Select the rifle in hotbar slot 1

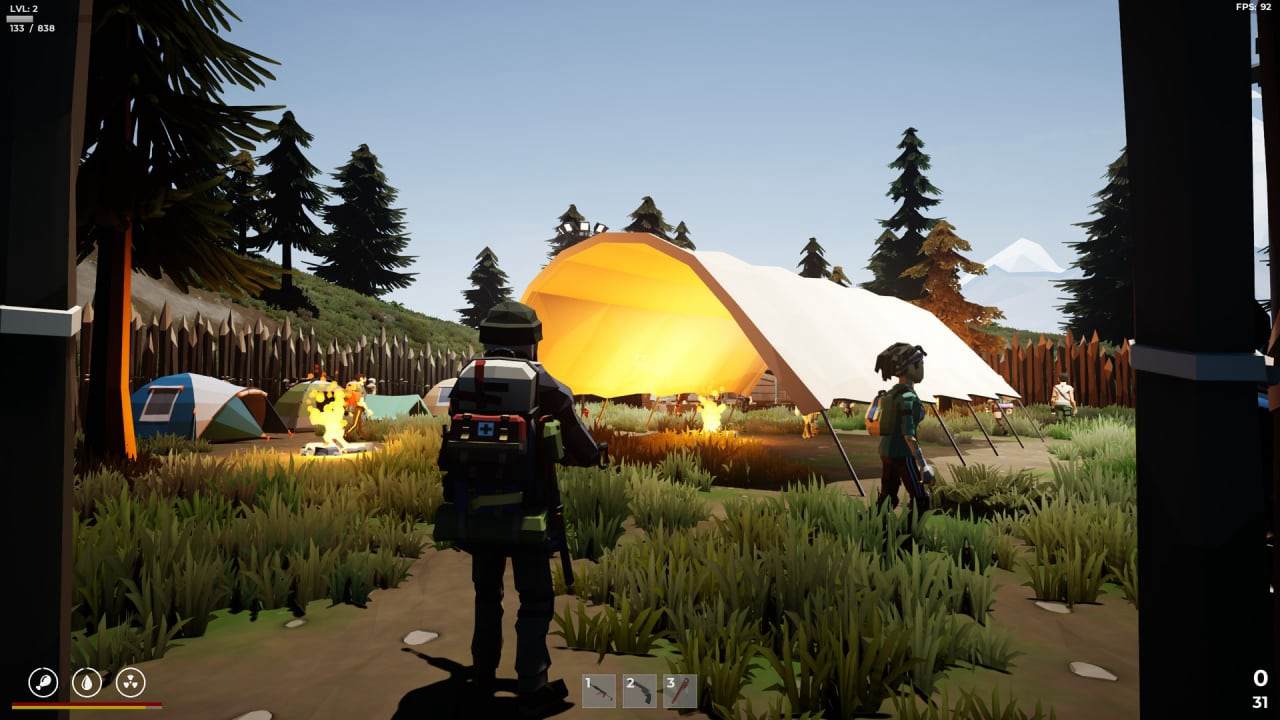(600, 690)
